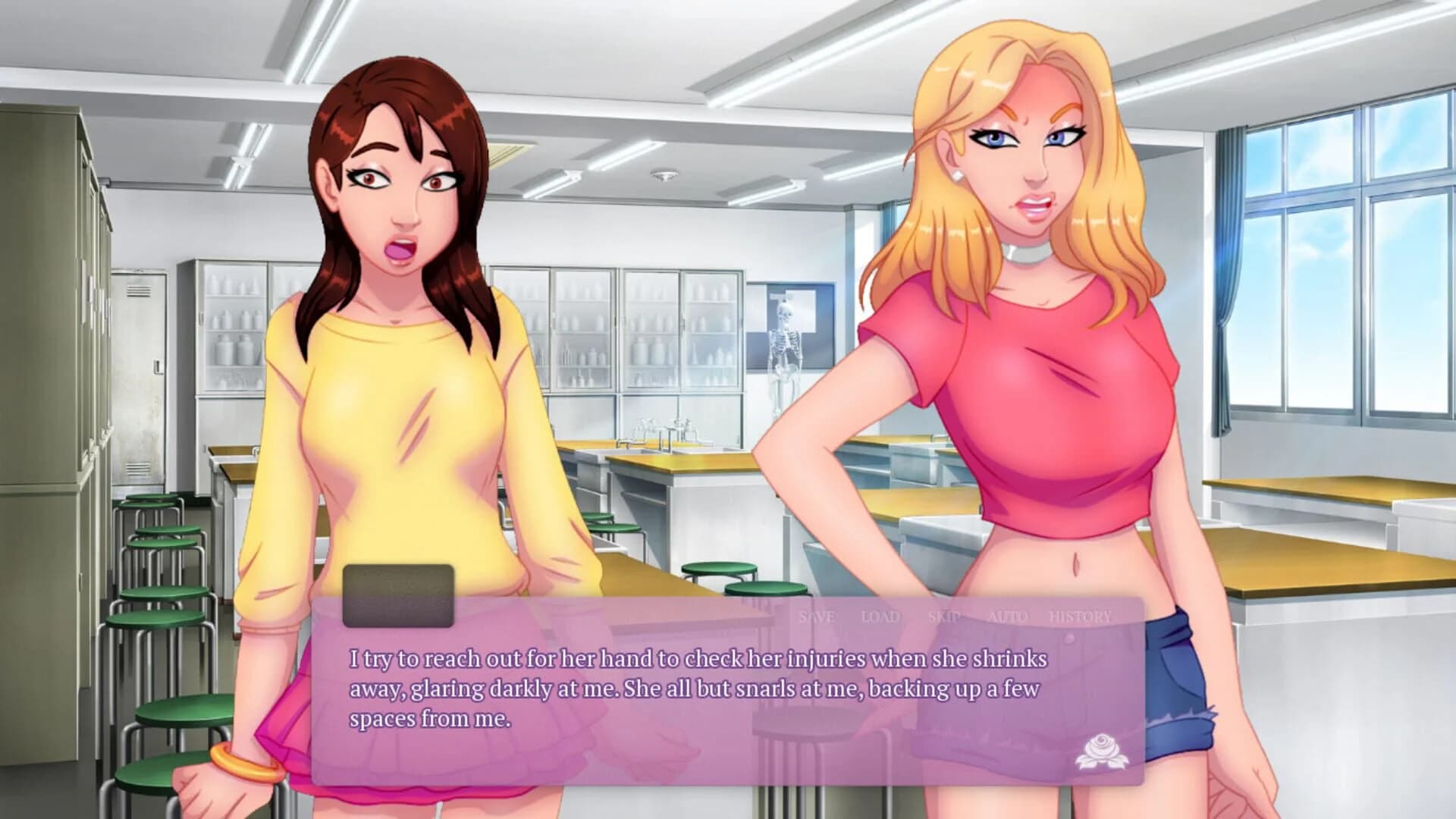This screenshot has height=819, width=1456.
Task: Open the HISTORY log
Action: pos(1079,617)
